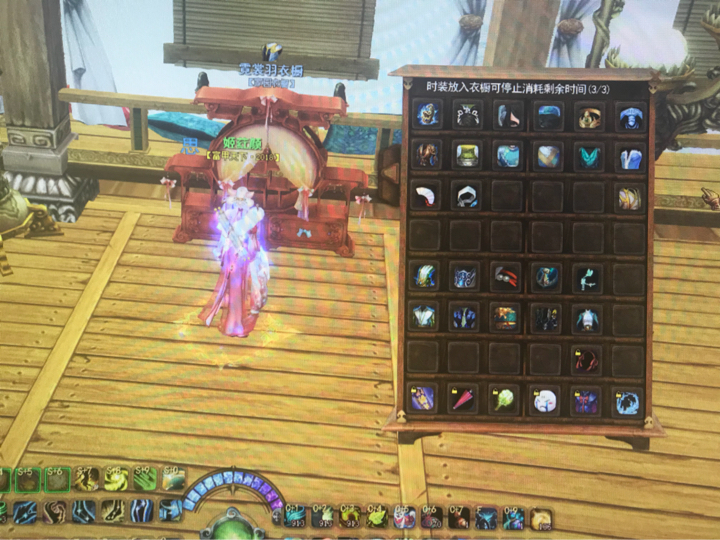
Task: Activate the S+10 hotbar skill
Action: (x=173, y=480)
